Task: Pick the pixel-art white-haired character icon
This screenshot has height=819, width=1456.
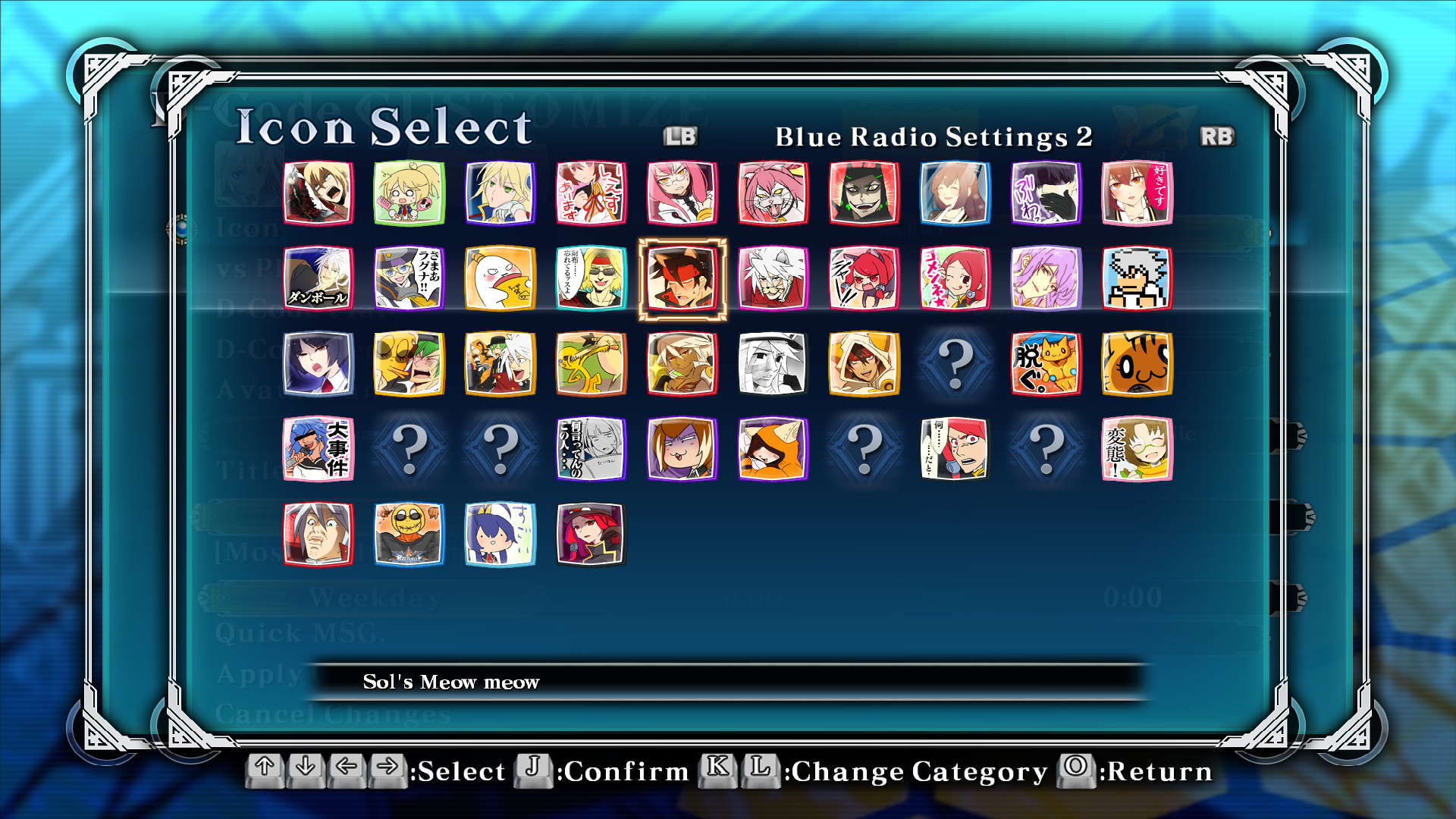Action: (x=1137, y=278)
